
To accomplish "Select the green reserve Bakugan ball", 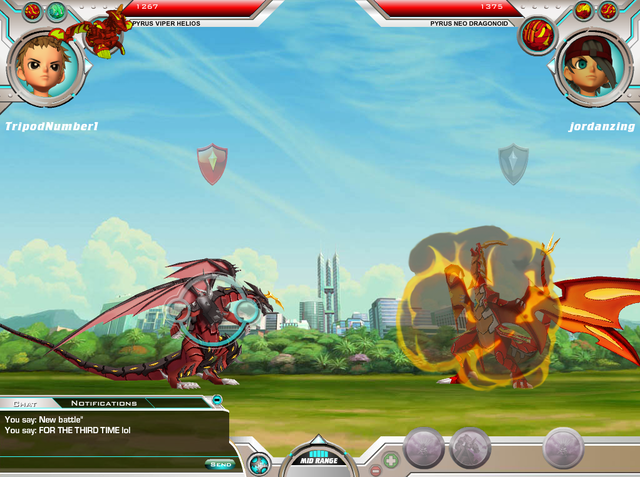I will point(56,12).
